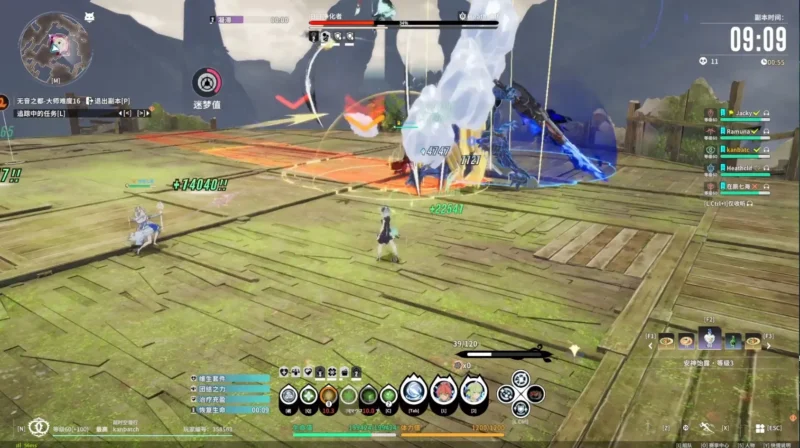Pick the green bottle quick item
The width and height of the screenshot is (800, 448).
pos(734,342)
